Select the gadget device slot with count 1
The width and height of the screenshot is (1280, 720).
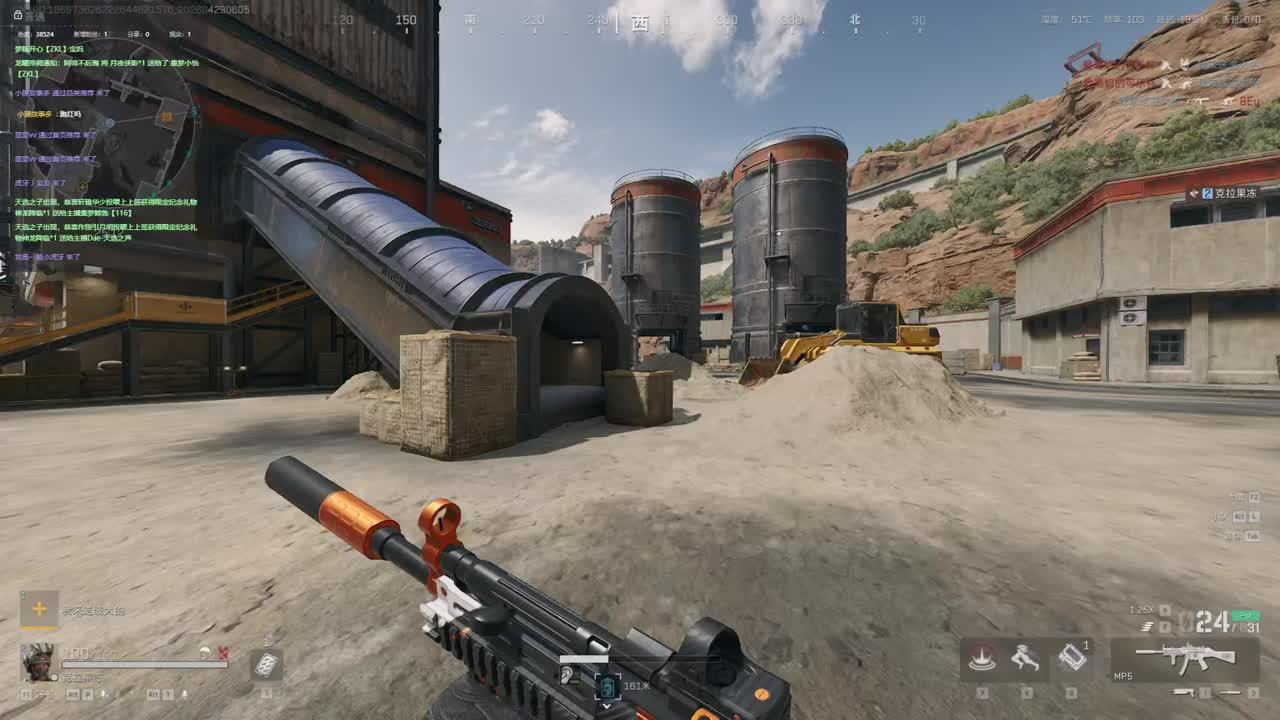(1071, 657)
